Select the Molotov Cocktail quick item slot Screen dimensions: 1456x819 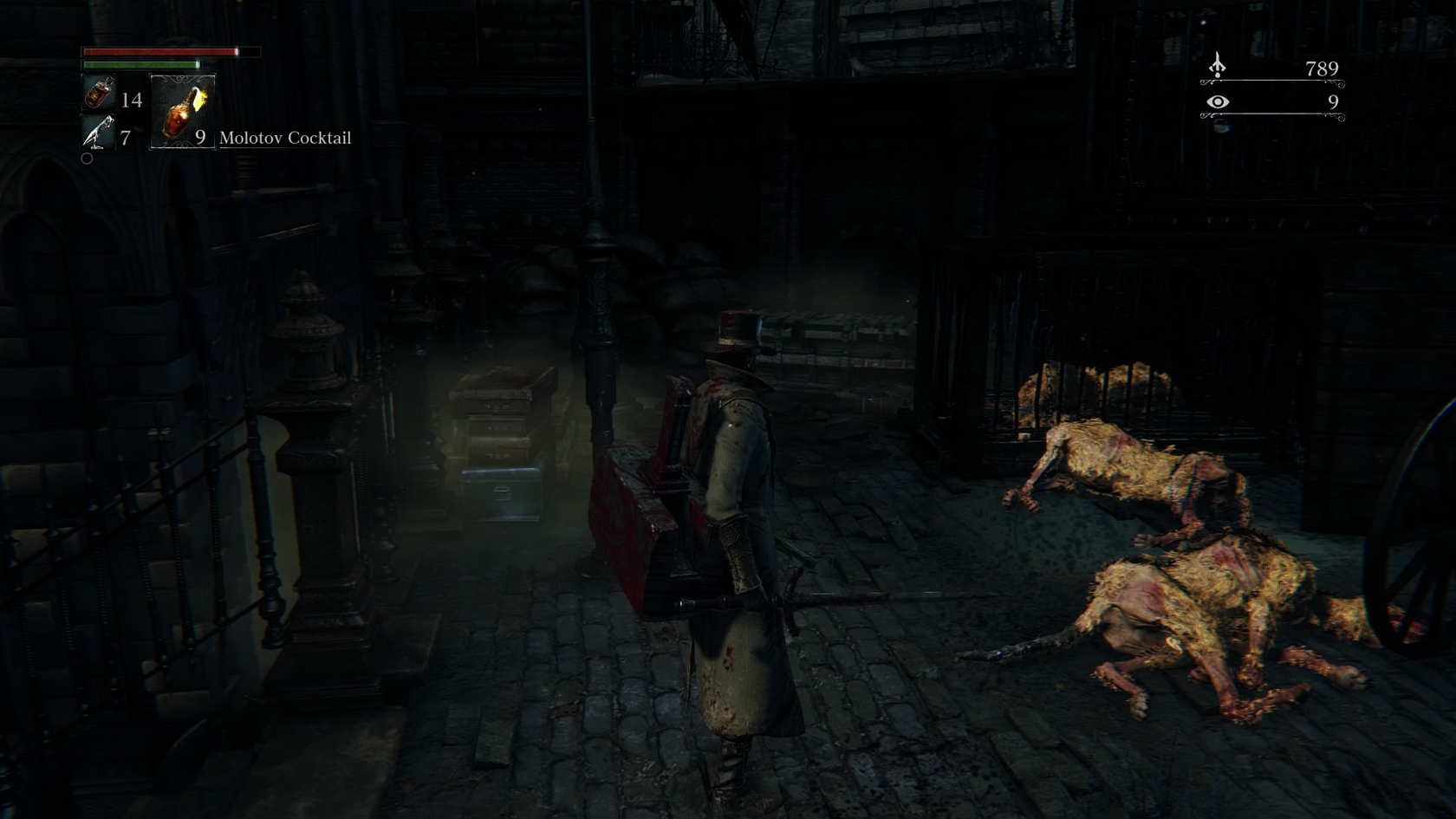pos(182,112)
